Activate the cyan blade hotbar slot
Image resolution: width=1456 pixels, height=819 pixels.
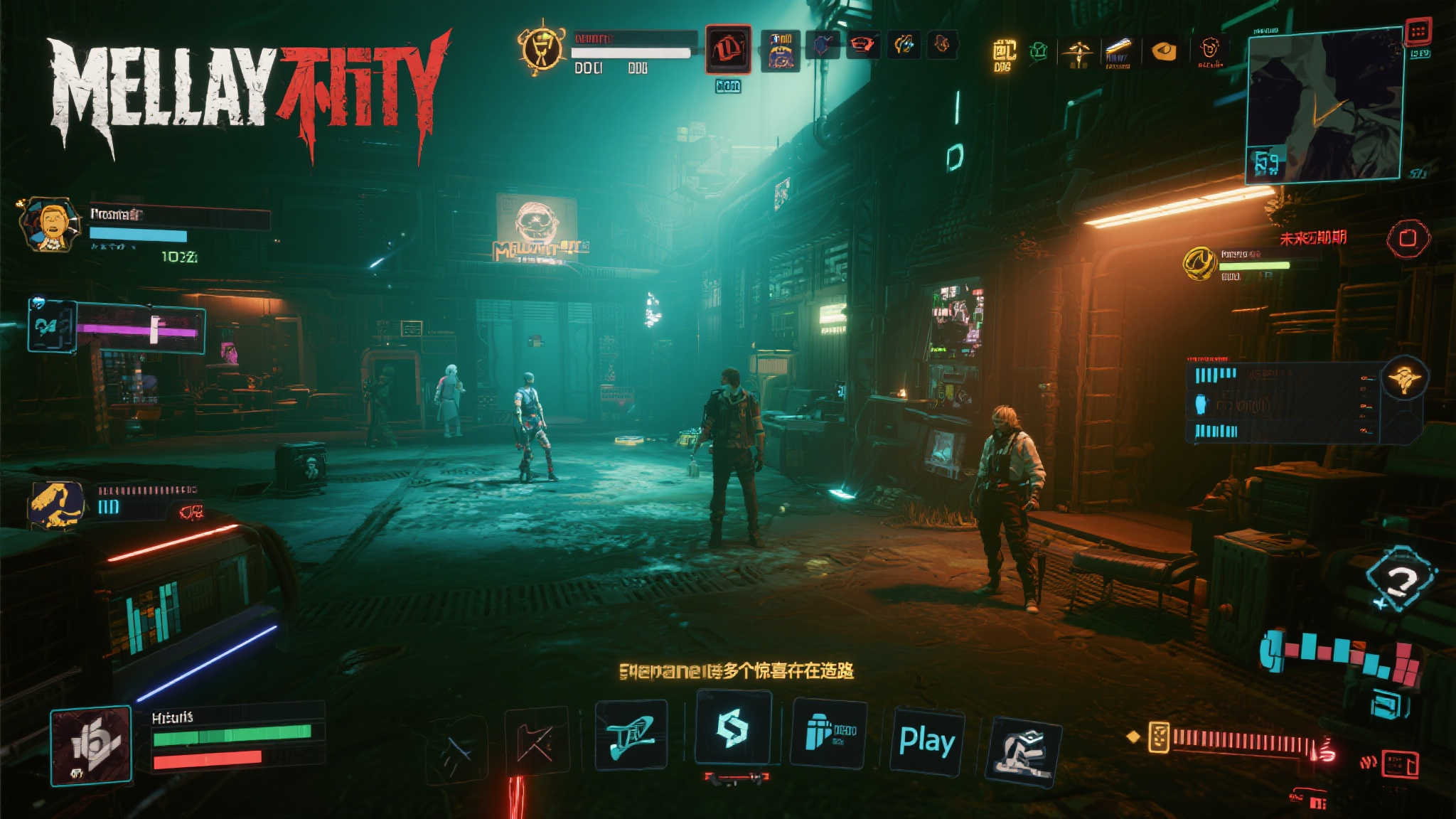[631, 735]
